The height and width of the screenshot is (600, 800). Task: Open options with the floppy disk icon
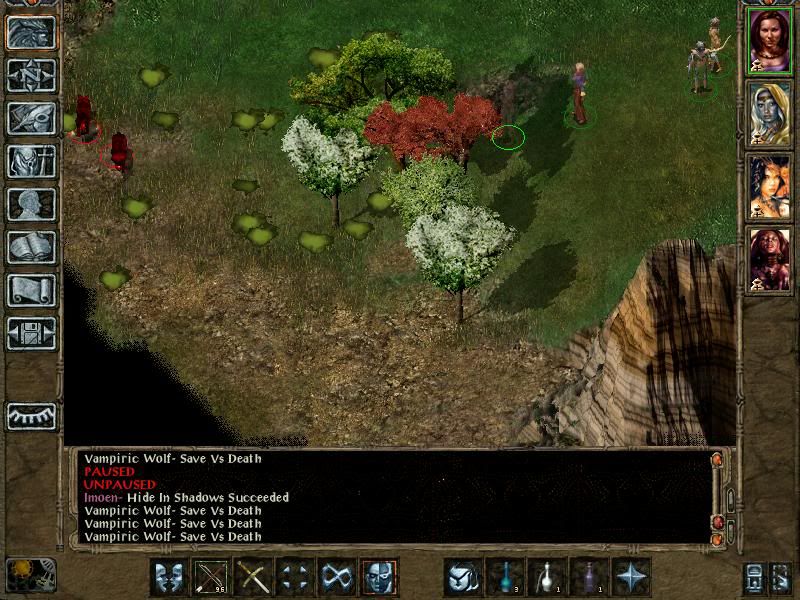pos(31,333)
